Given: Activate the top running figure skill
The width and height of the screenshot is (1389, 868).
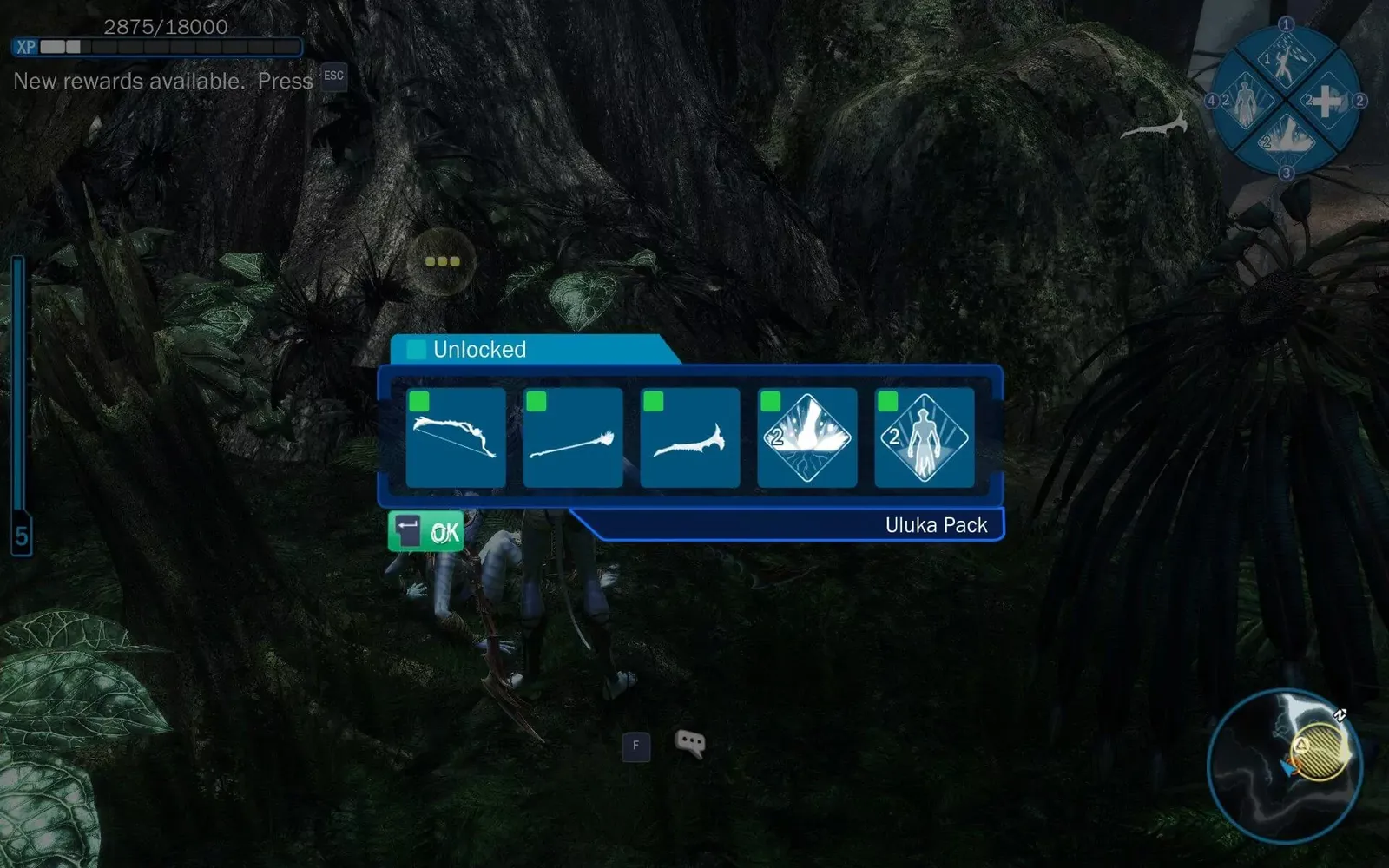Looking at the screenshot, I should [1285, 61].
